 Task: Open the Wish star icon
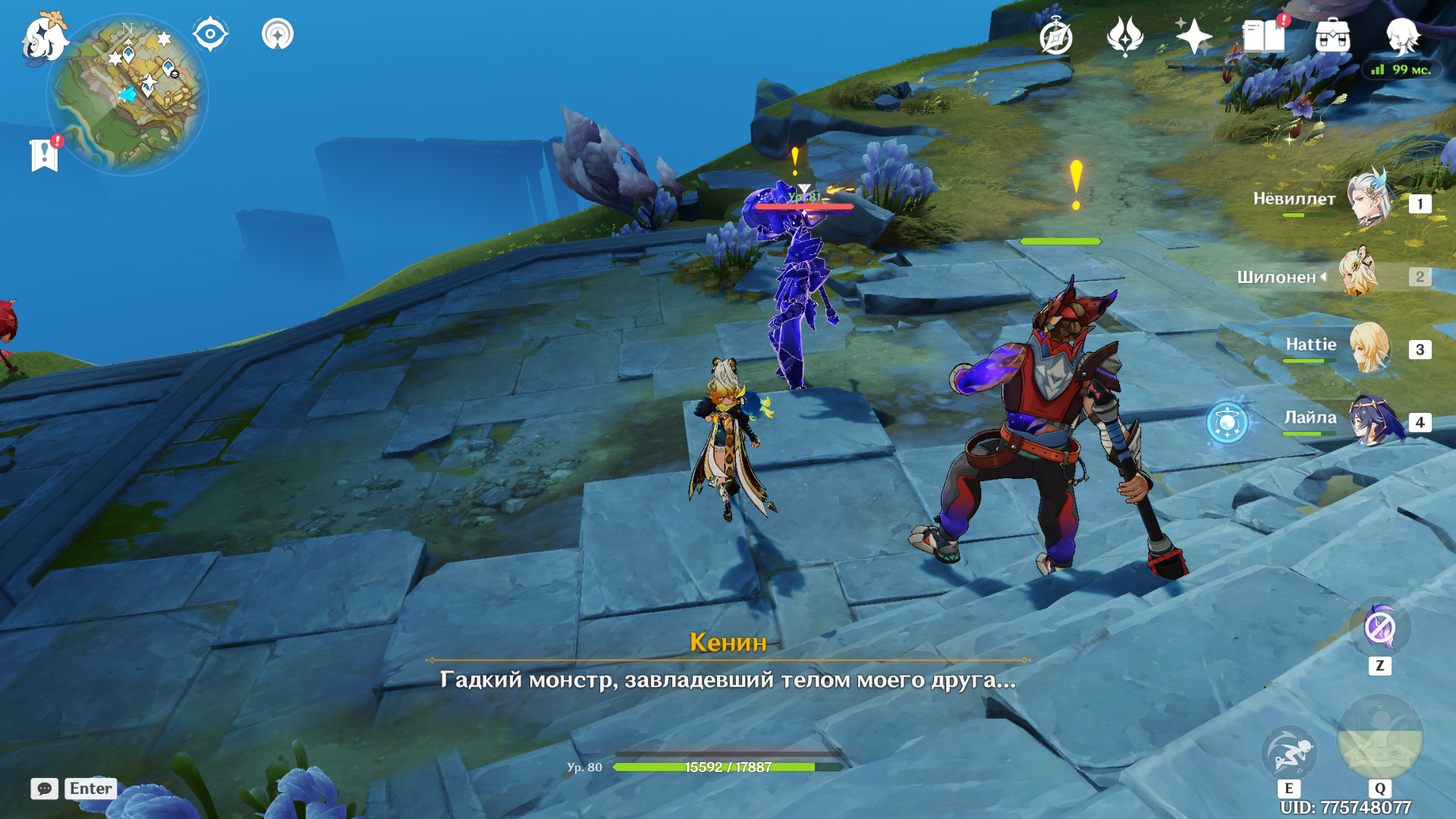(x=1193, y=36)
